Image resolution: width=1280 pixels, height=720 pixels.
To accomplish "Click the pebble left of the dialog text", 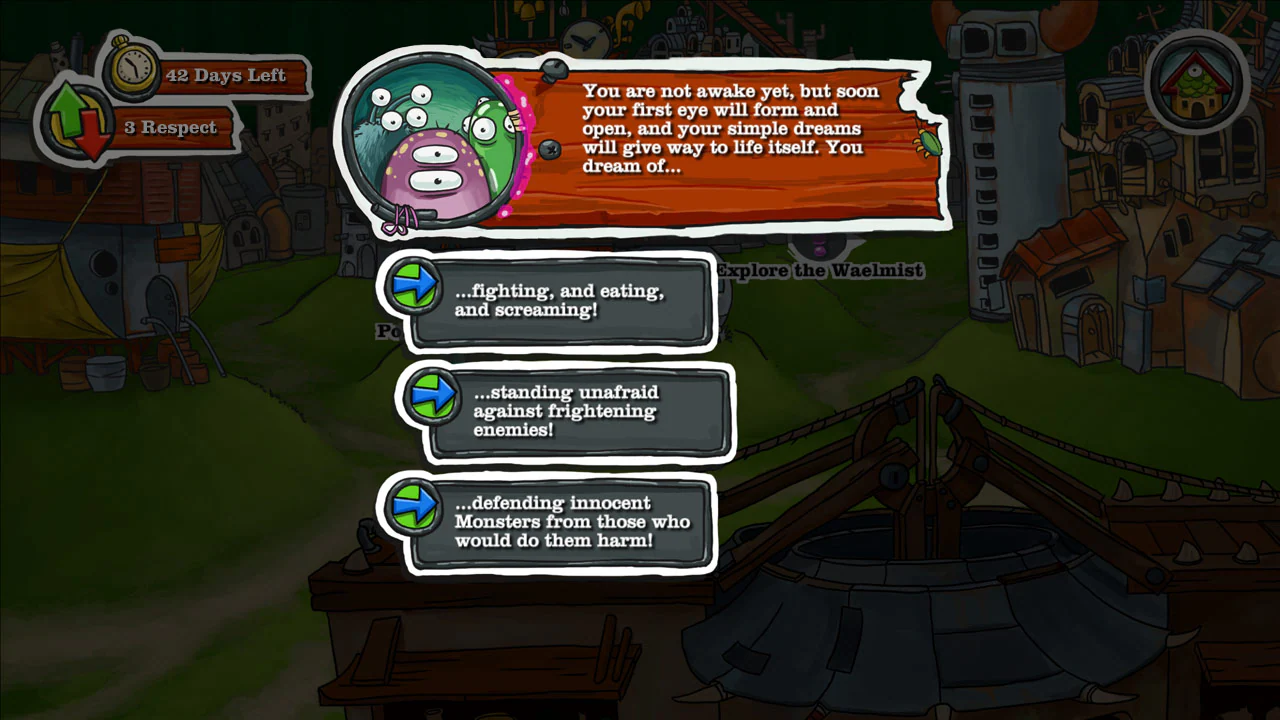I will 551,151.
